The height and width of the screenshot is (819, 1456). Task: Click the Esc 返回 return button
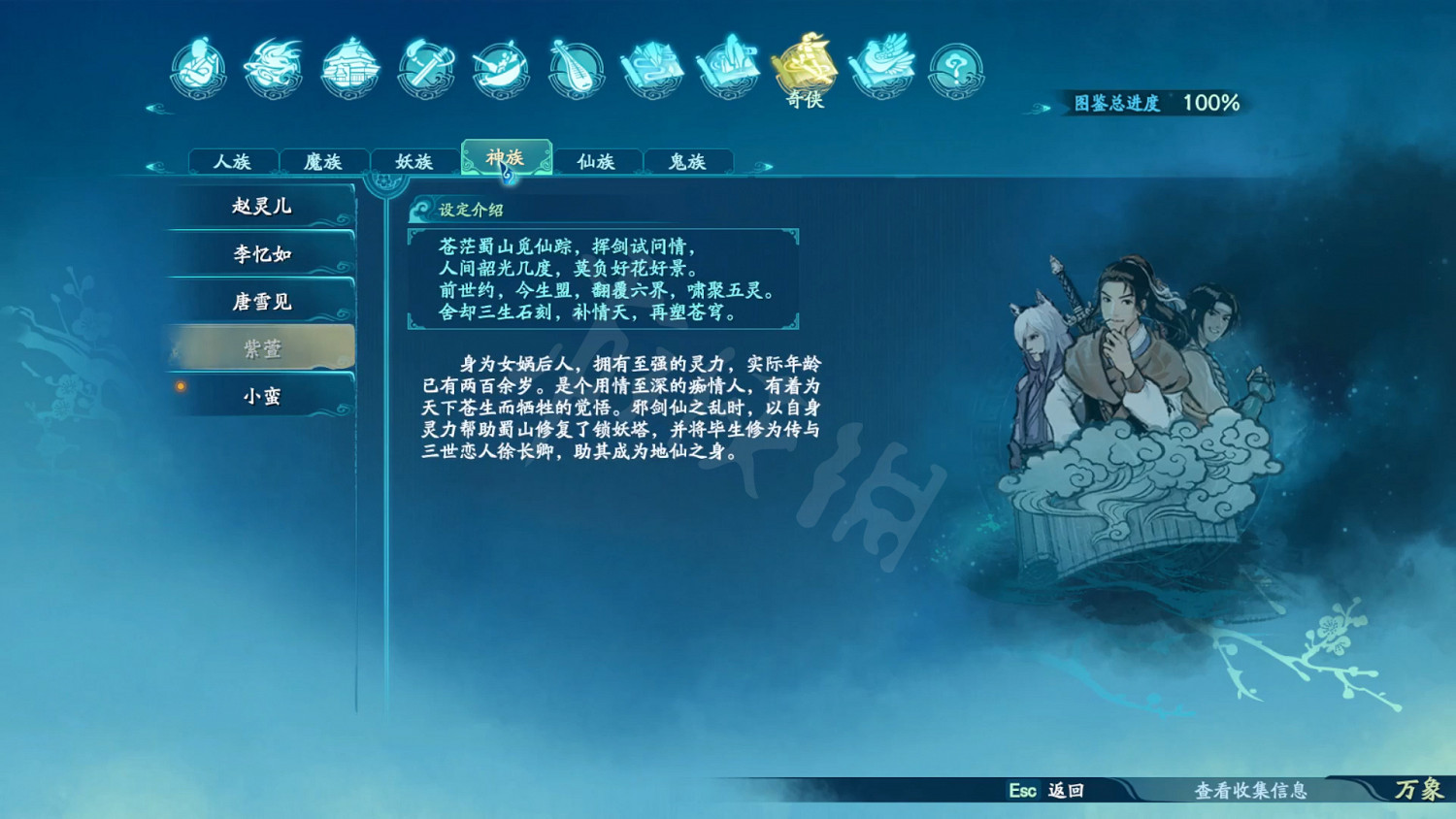[1048, 792]
